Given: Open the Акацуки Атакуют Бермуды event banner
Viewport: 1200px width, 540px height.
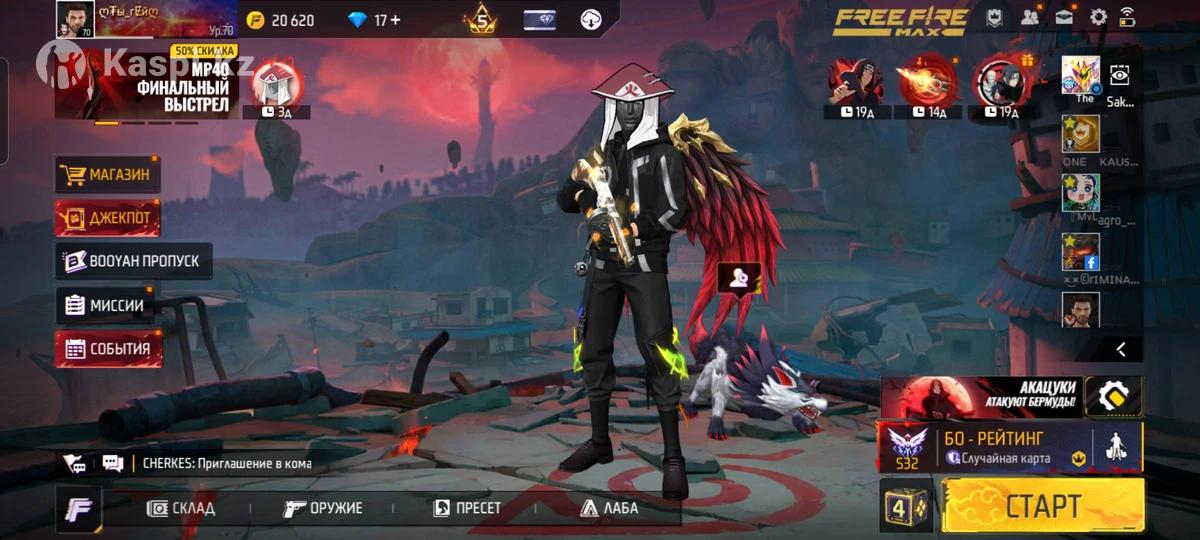Looking at the screenshot, I should point(980,397).
